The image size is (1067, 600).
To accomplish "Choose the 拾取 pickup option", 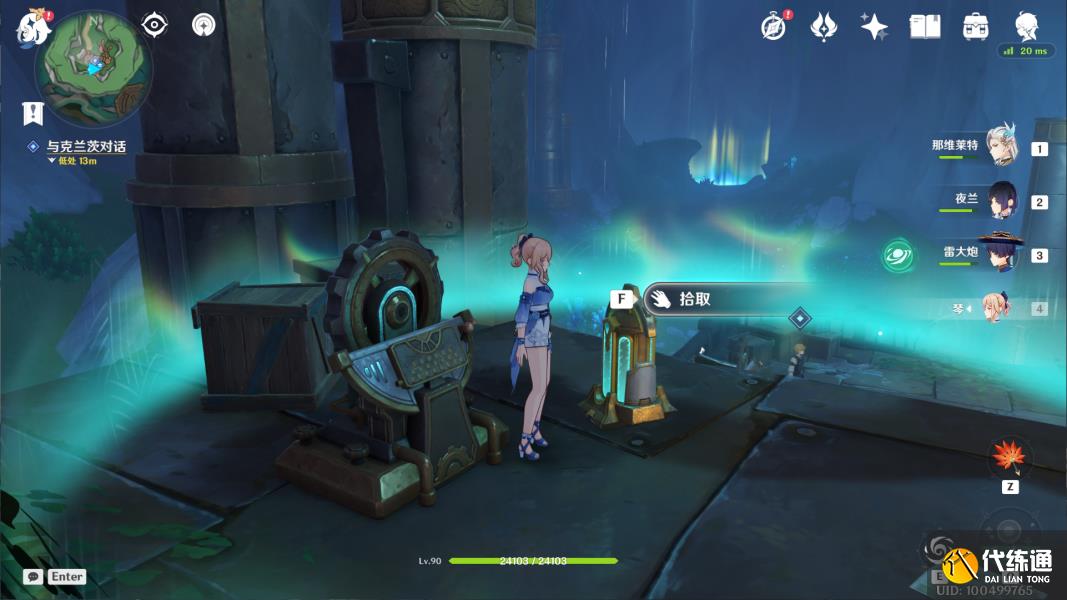I will coord(694,299).
